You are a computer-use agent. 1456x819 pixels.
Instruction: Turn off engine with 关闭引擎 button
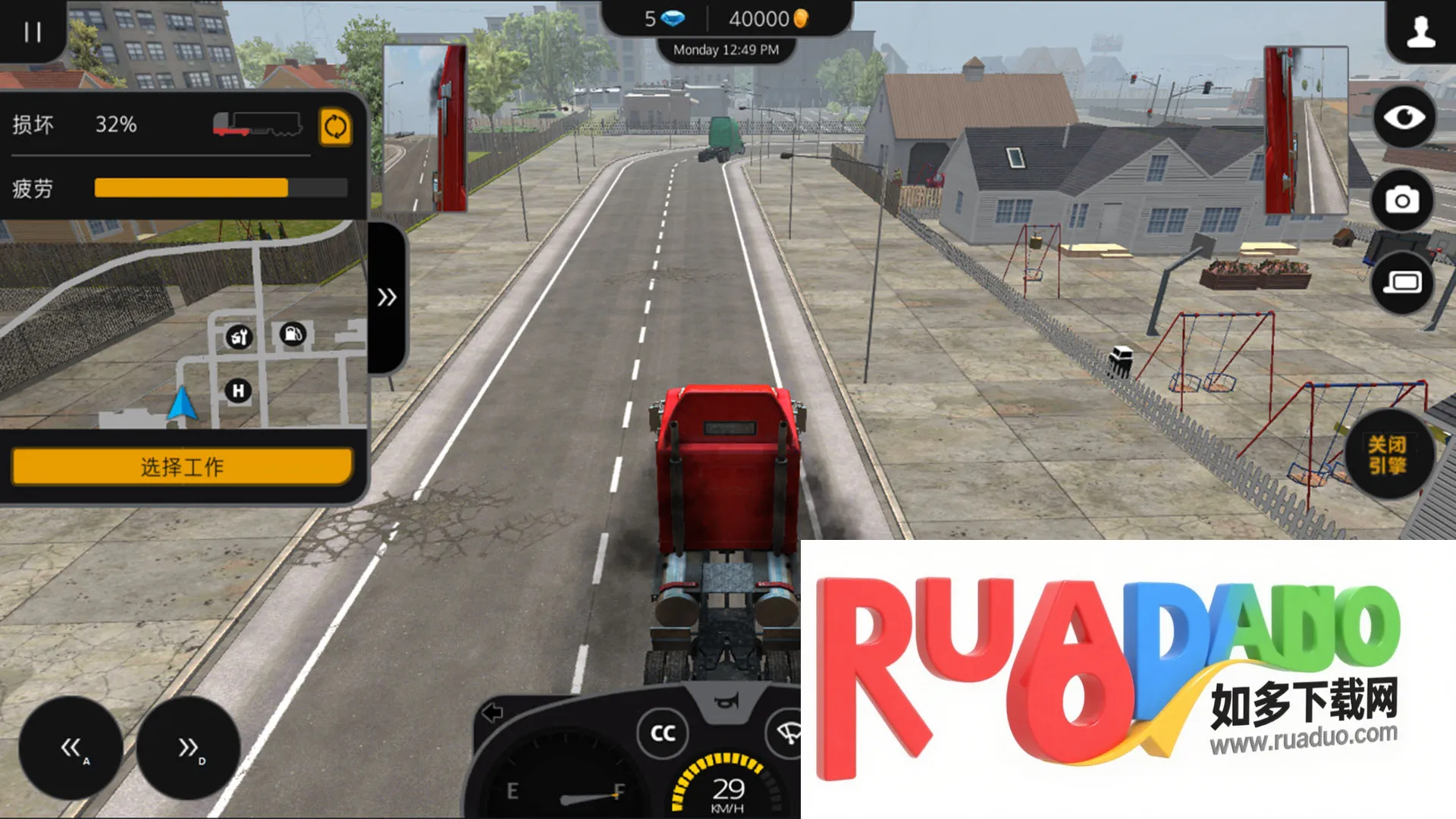[x=1387, y=455]
